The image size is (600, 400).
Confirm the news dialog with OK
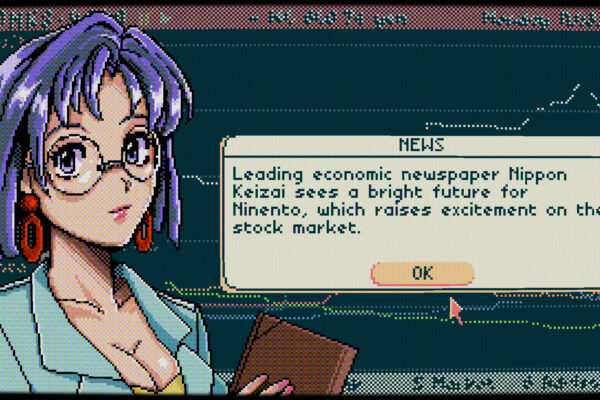click(x=421, y=272)
